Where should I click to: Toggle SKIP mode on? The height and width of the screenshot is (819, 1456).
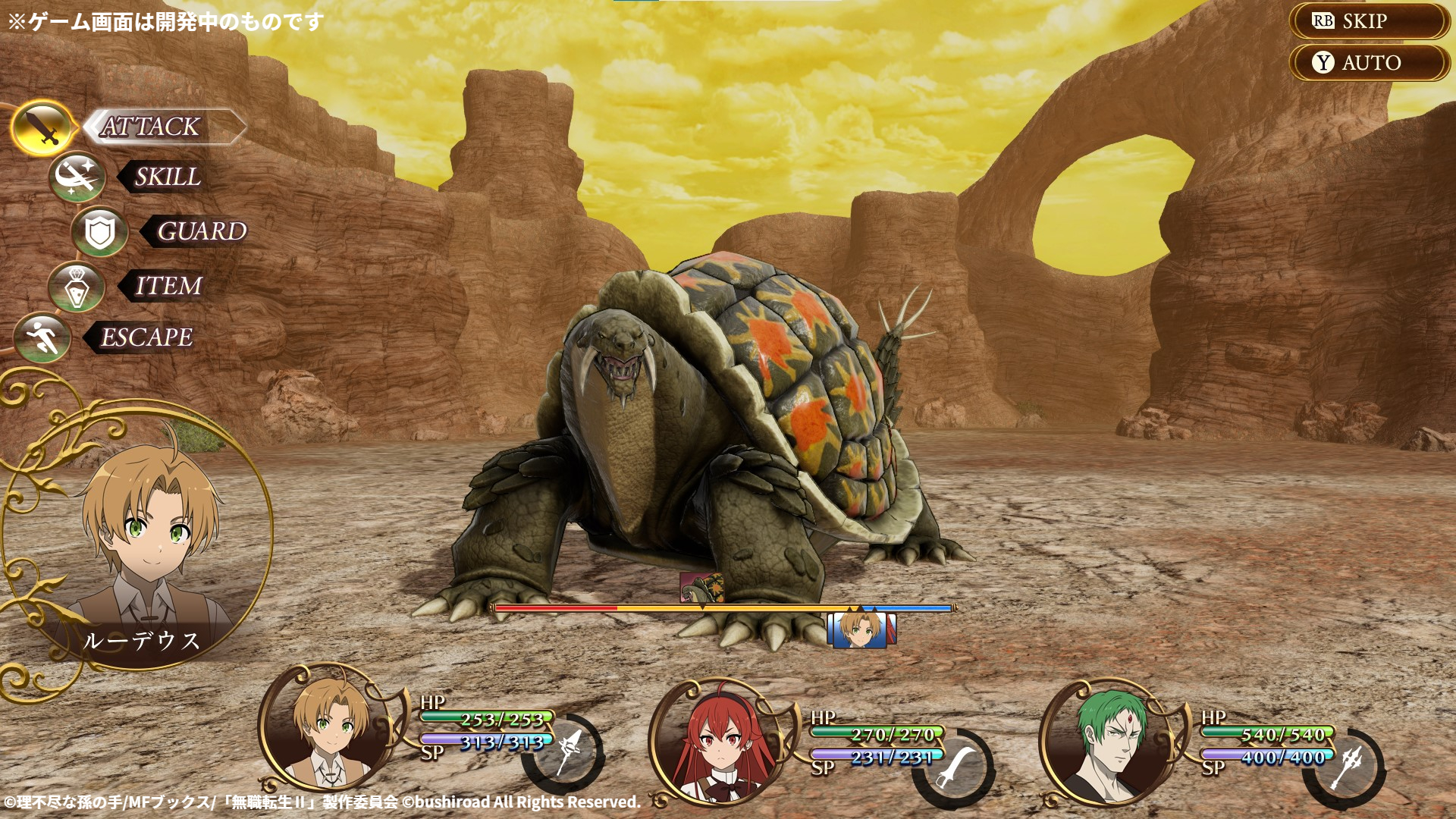(x=1365, y=21)
